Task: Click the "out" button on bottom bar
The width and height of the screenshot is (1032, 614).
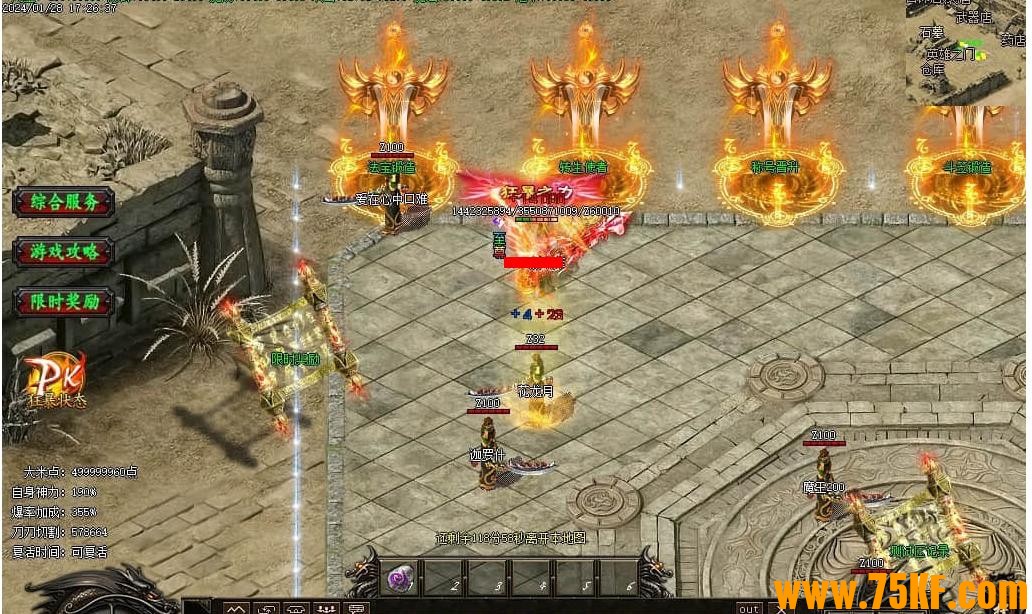Action: (748, 607)
